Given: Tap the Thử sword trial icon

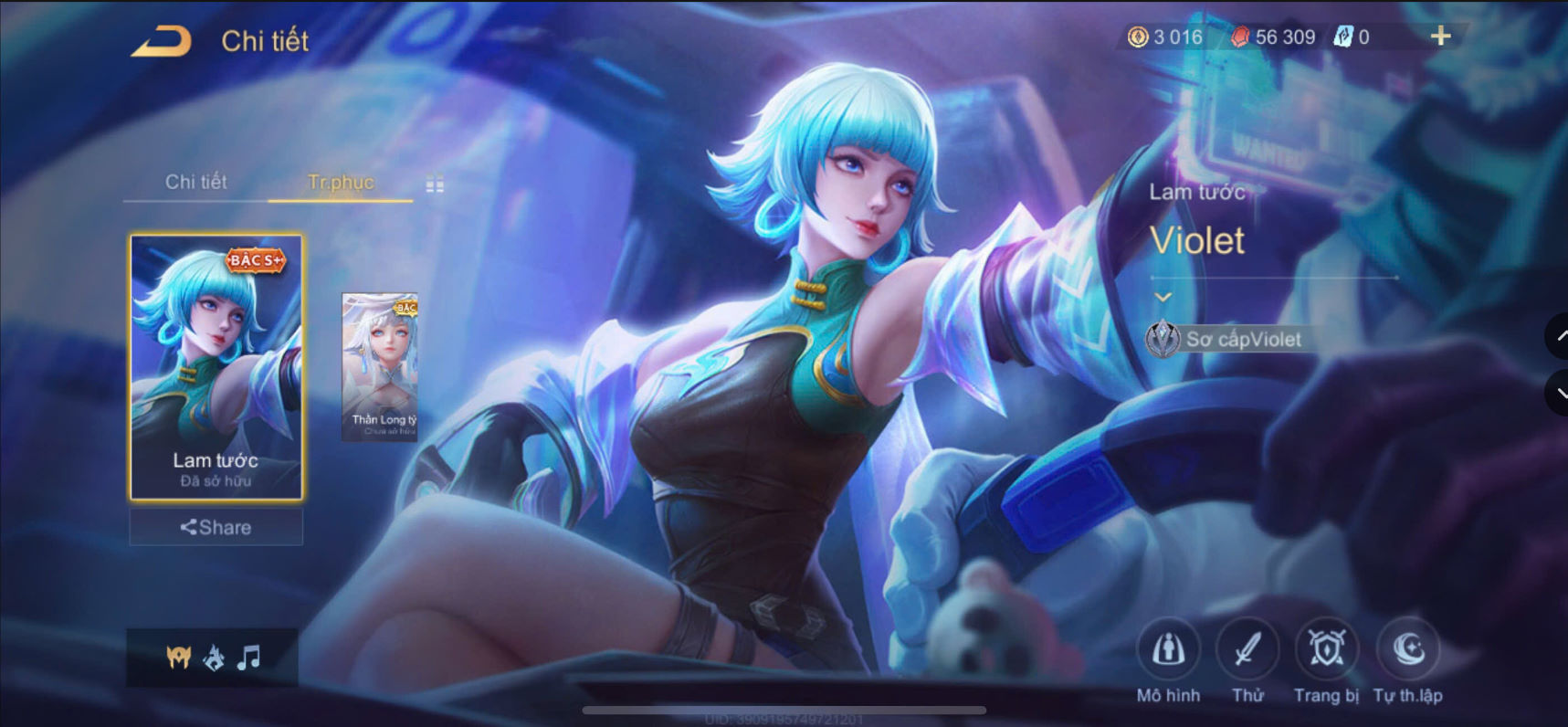Looking at the screenshot, I should (1248, 650).
